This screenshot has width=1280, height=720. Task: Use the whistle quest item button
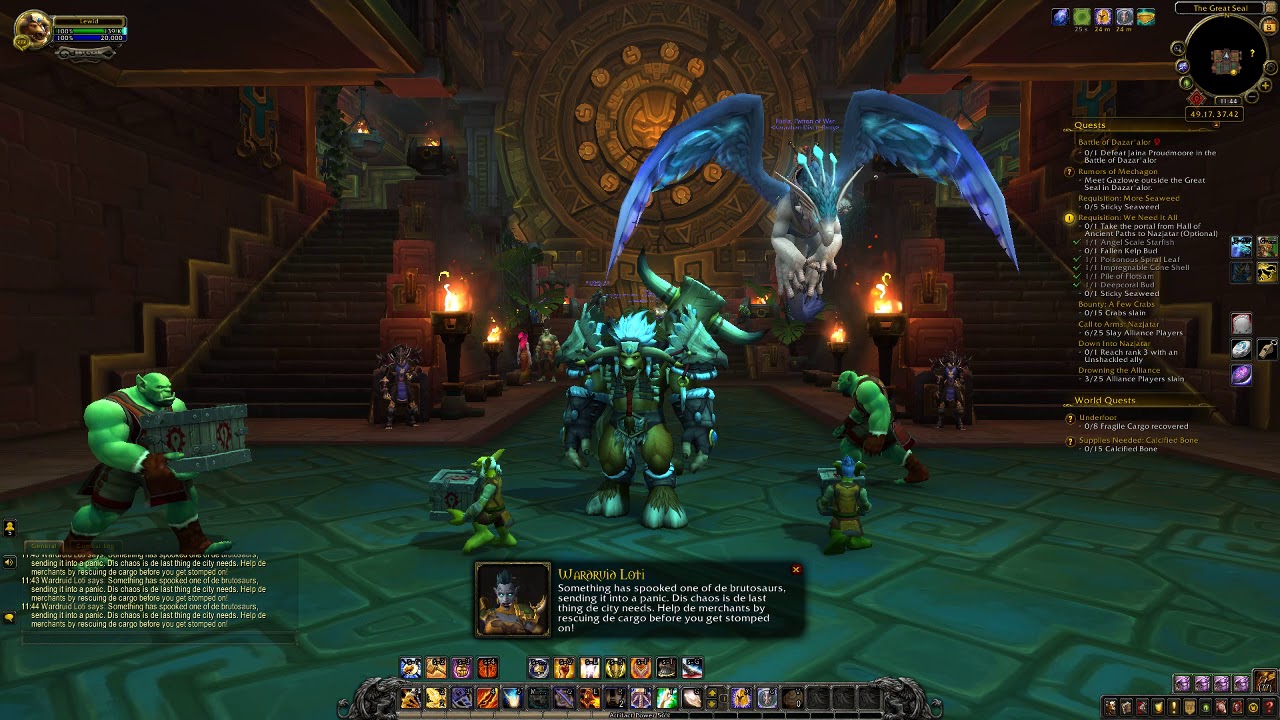click(1267, 349)
